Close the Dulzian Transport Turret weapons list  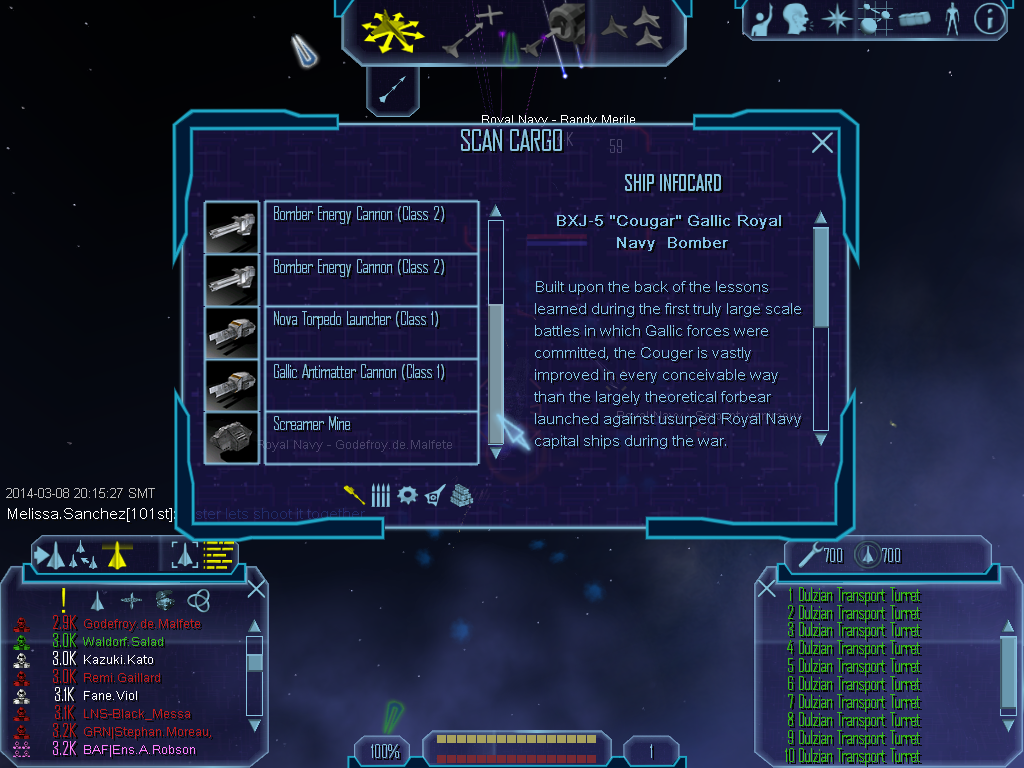[x=767, y=588]
